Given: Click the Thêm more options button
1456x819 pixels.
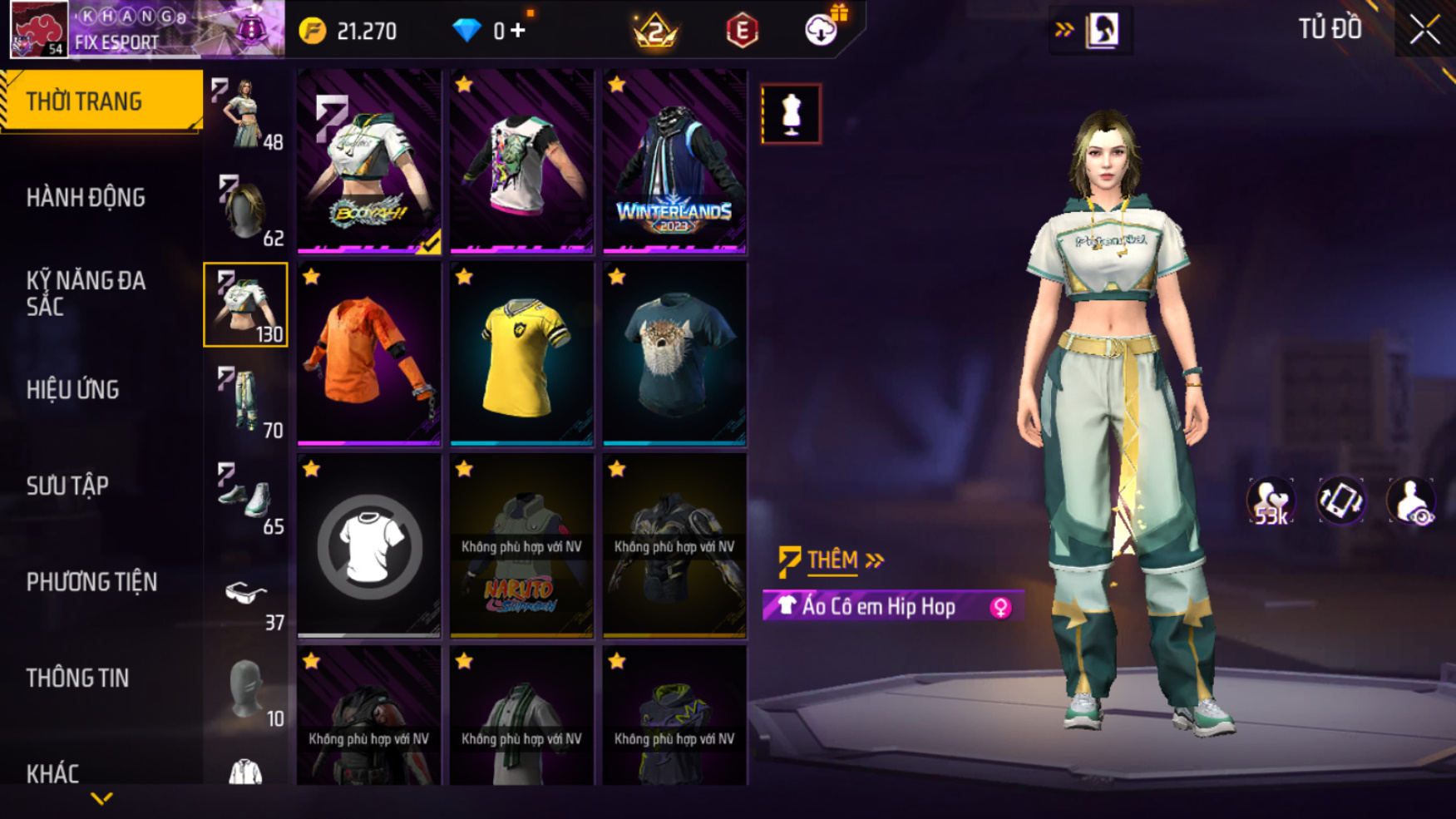Looking at the screenshot, I should coord(832,560).
